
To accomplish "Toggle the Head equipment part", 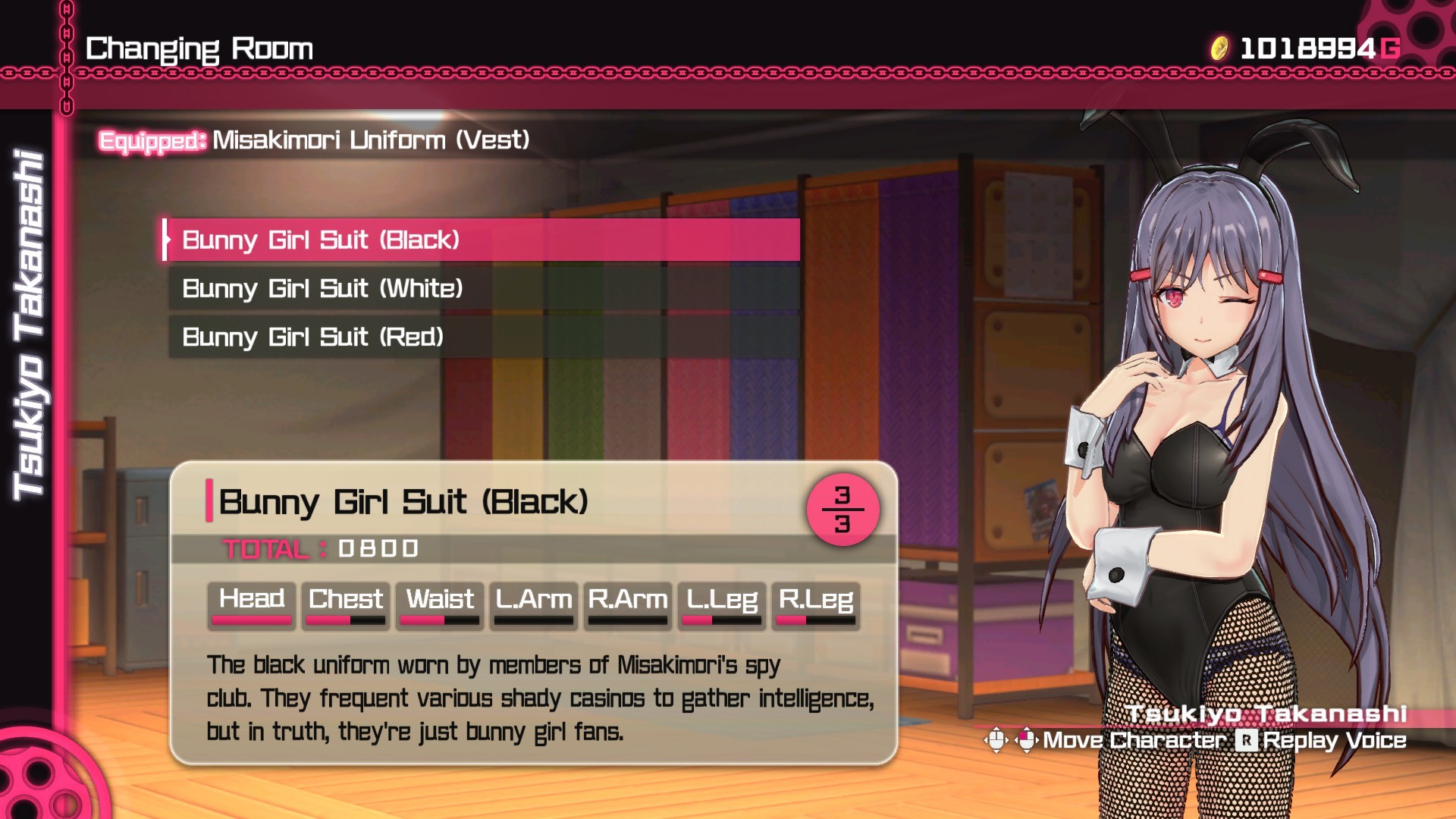I will point(251,602).
